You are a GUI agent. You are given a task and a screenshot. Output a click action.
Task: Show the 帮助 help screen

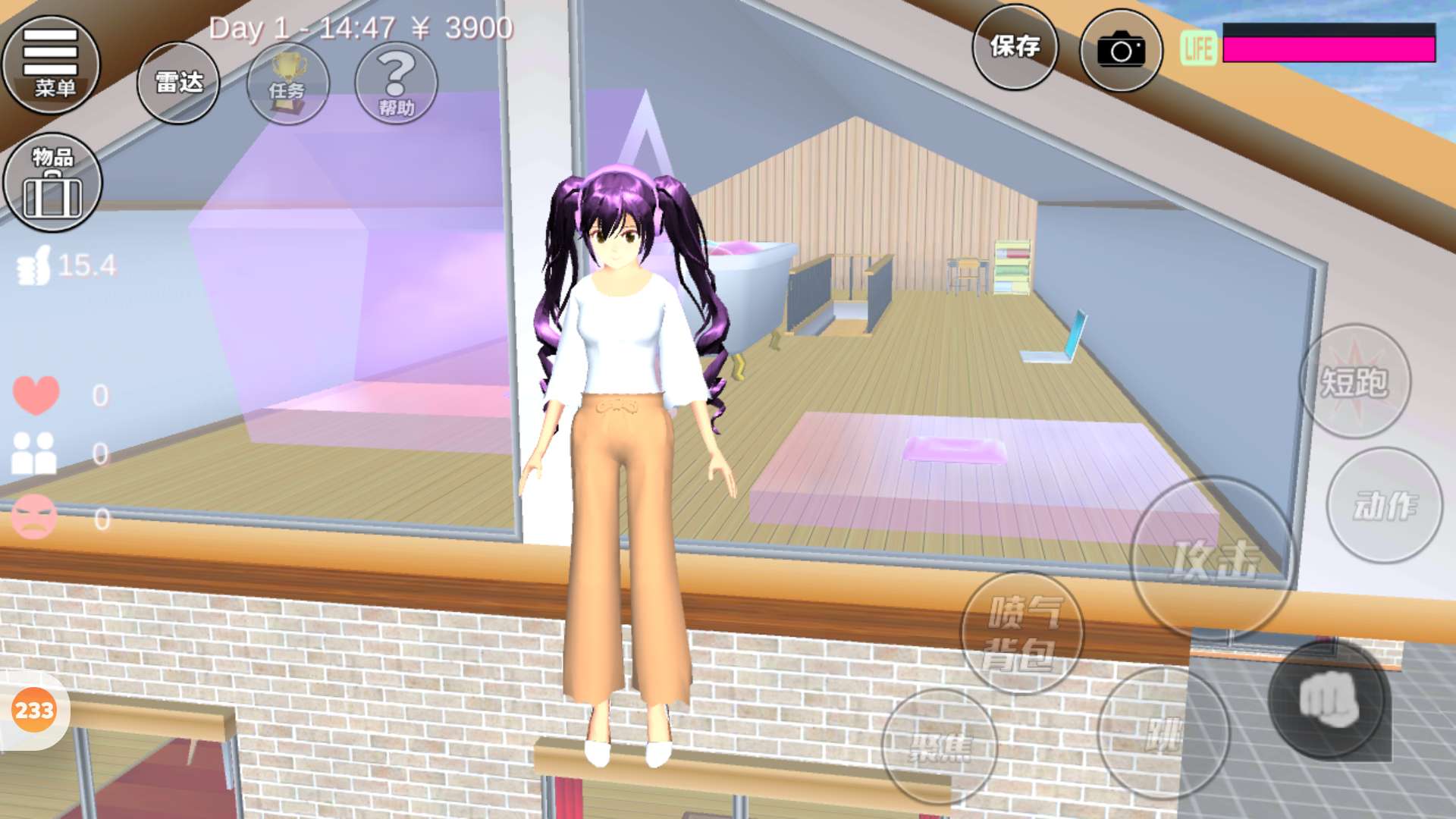click(x=396, y=83)
